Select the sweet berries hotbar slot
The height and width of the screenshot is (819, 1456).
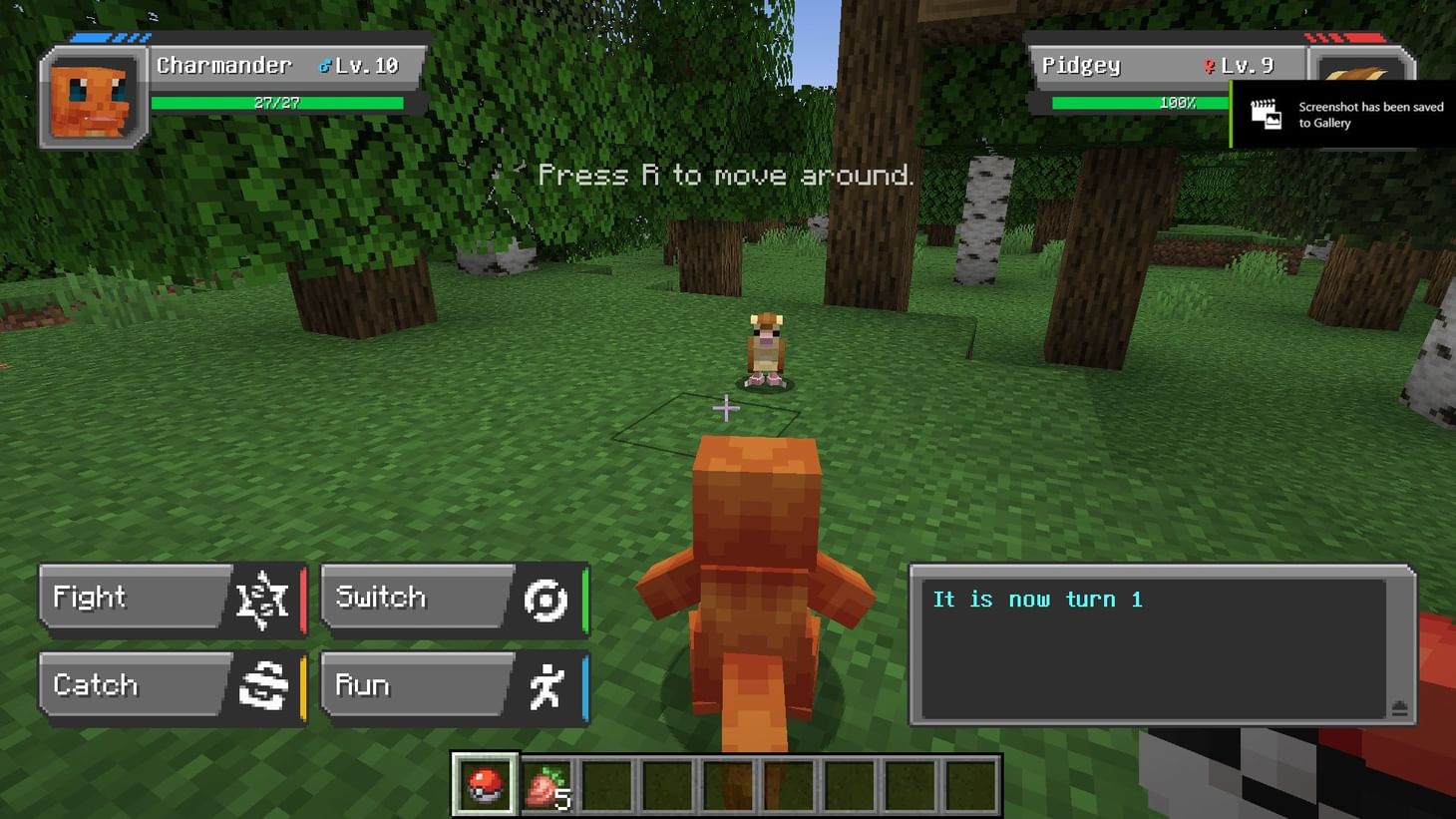546,783
